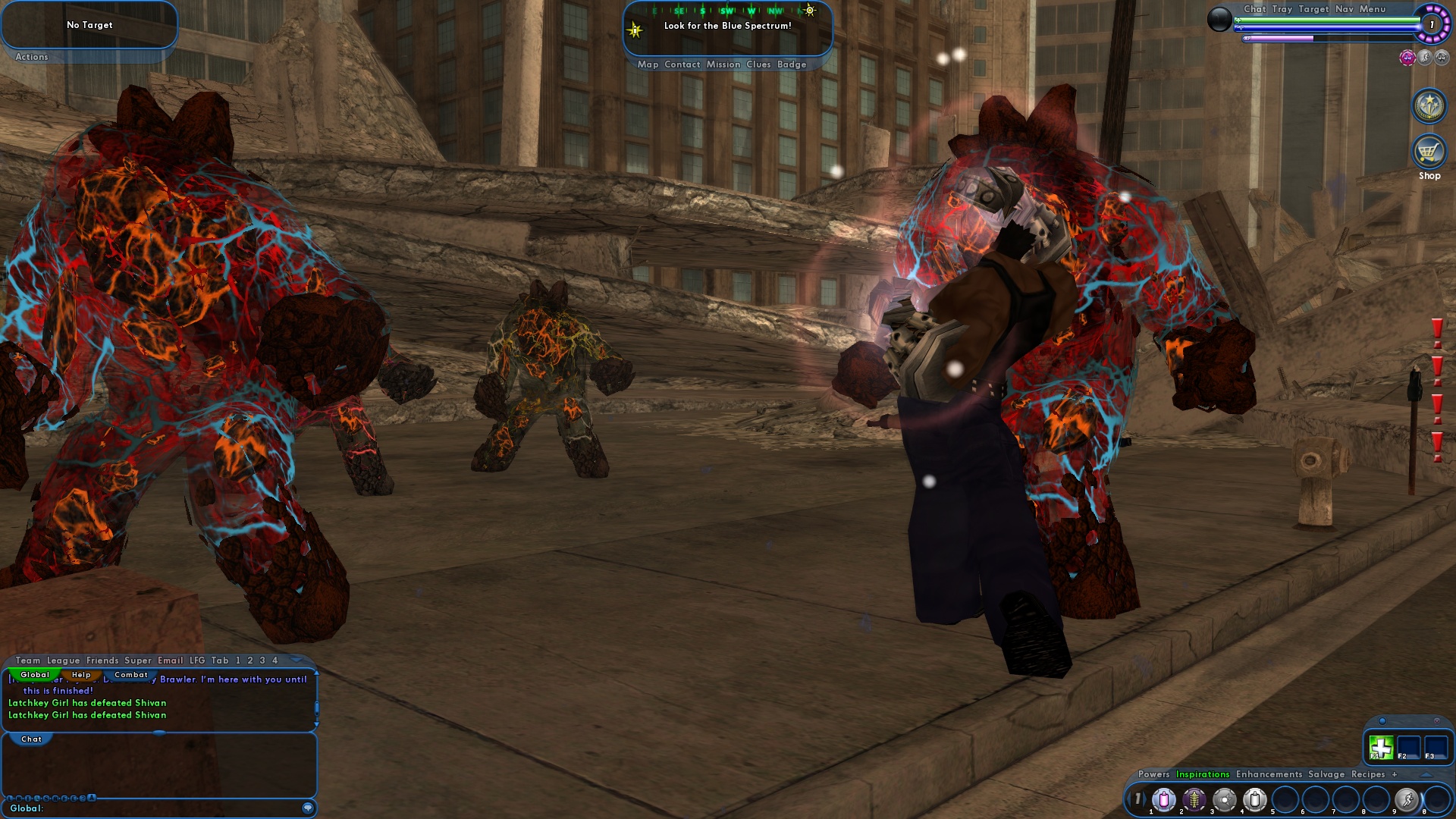Image resolution: width=1456 pixels, height=819 pixels.
Task: Open the Contact list
Action: pyautogui.click(x=682, y=64)
